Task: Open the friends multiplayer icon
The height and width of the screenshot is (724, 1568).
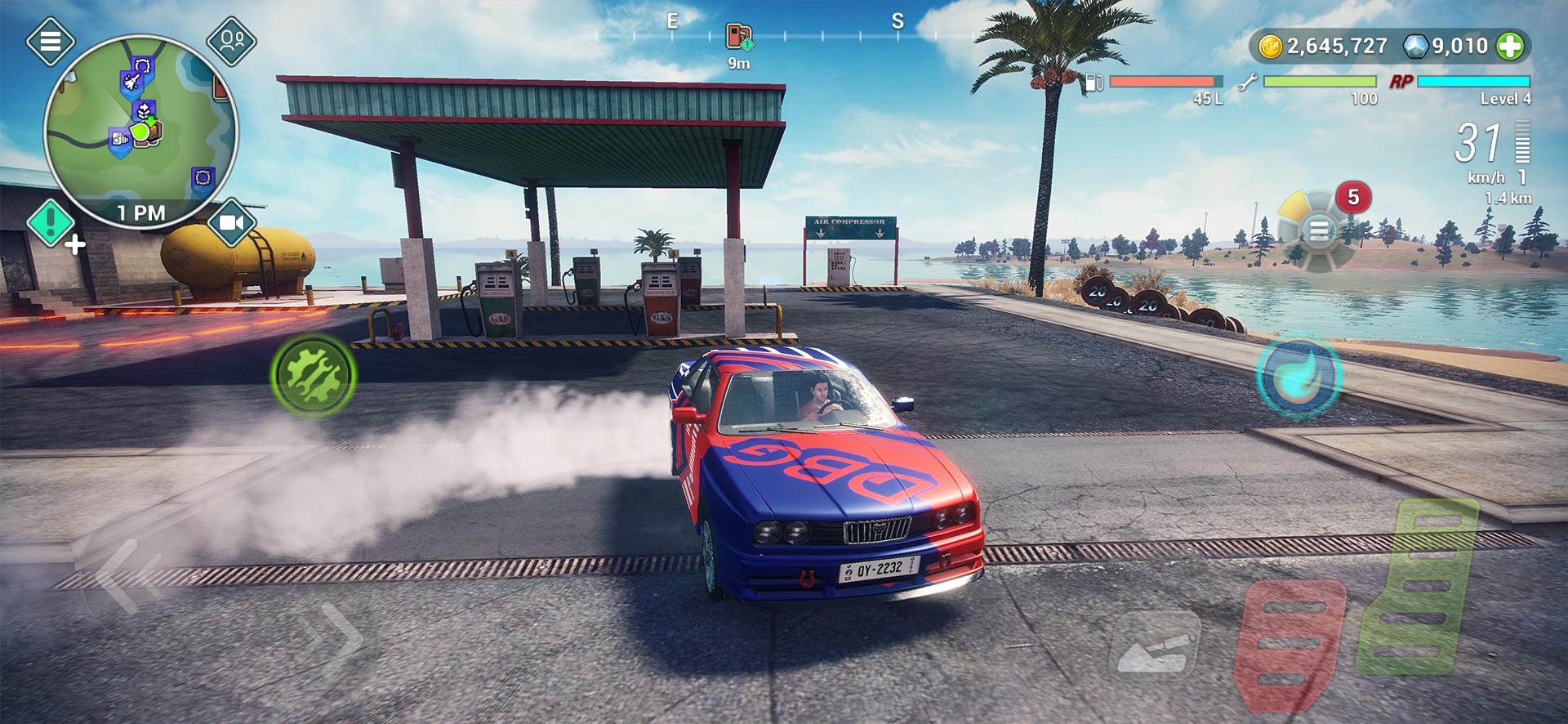Action: point(232,40)
